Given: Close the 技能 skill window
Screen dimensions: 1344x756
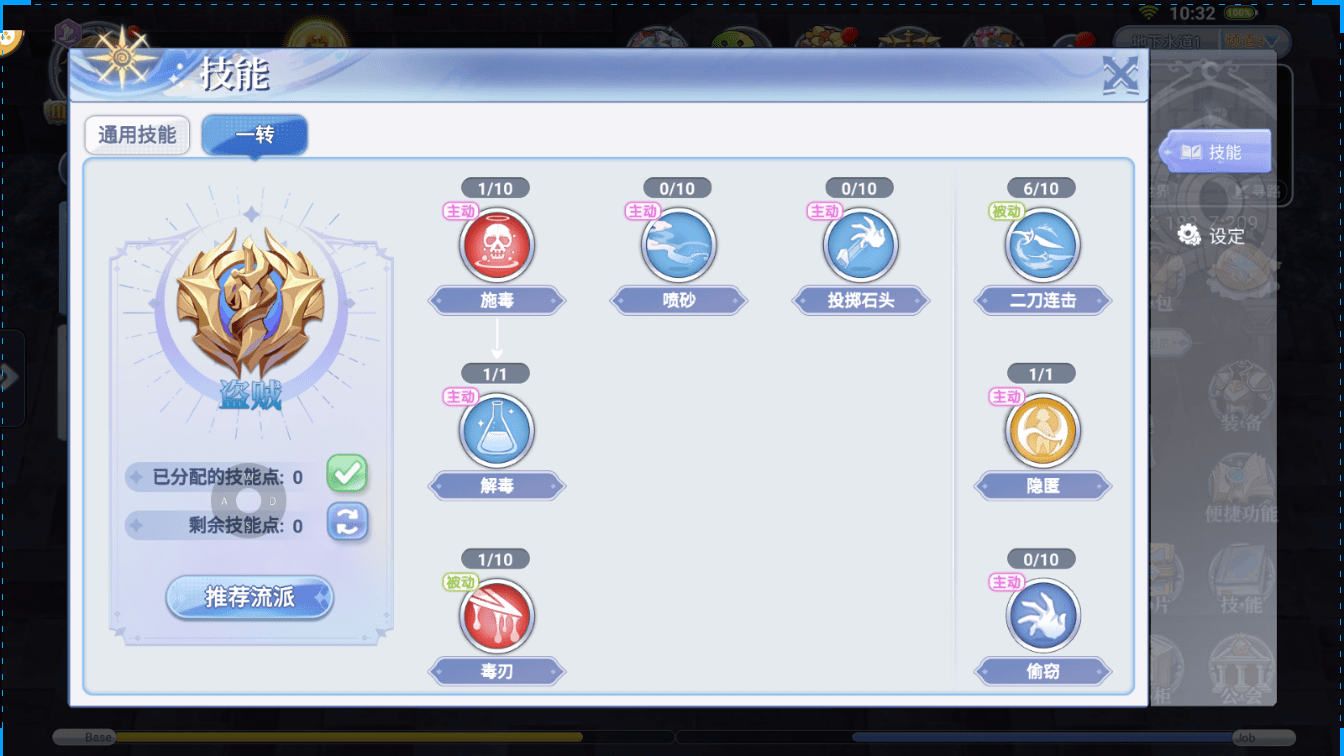Looking at the screenshot, I should coord(1120,76).
